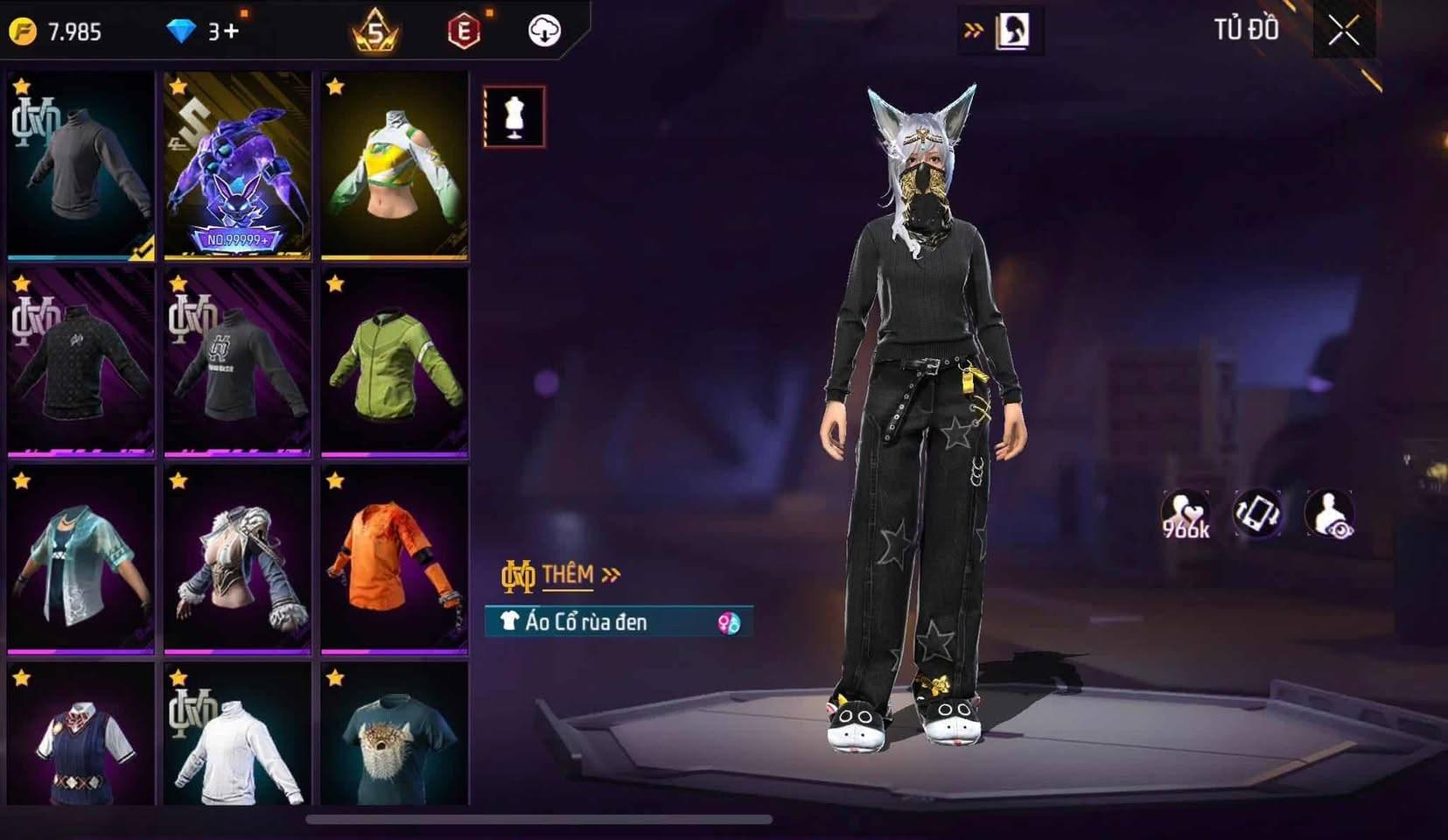Add diamonds via the plus button
This screenshot has height=840, width=1448.
coord(230,31)
